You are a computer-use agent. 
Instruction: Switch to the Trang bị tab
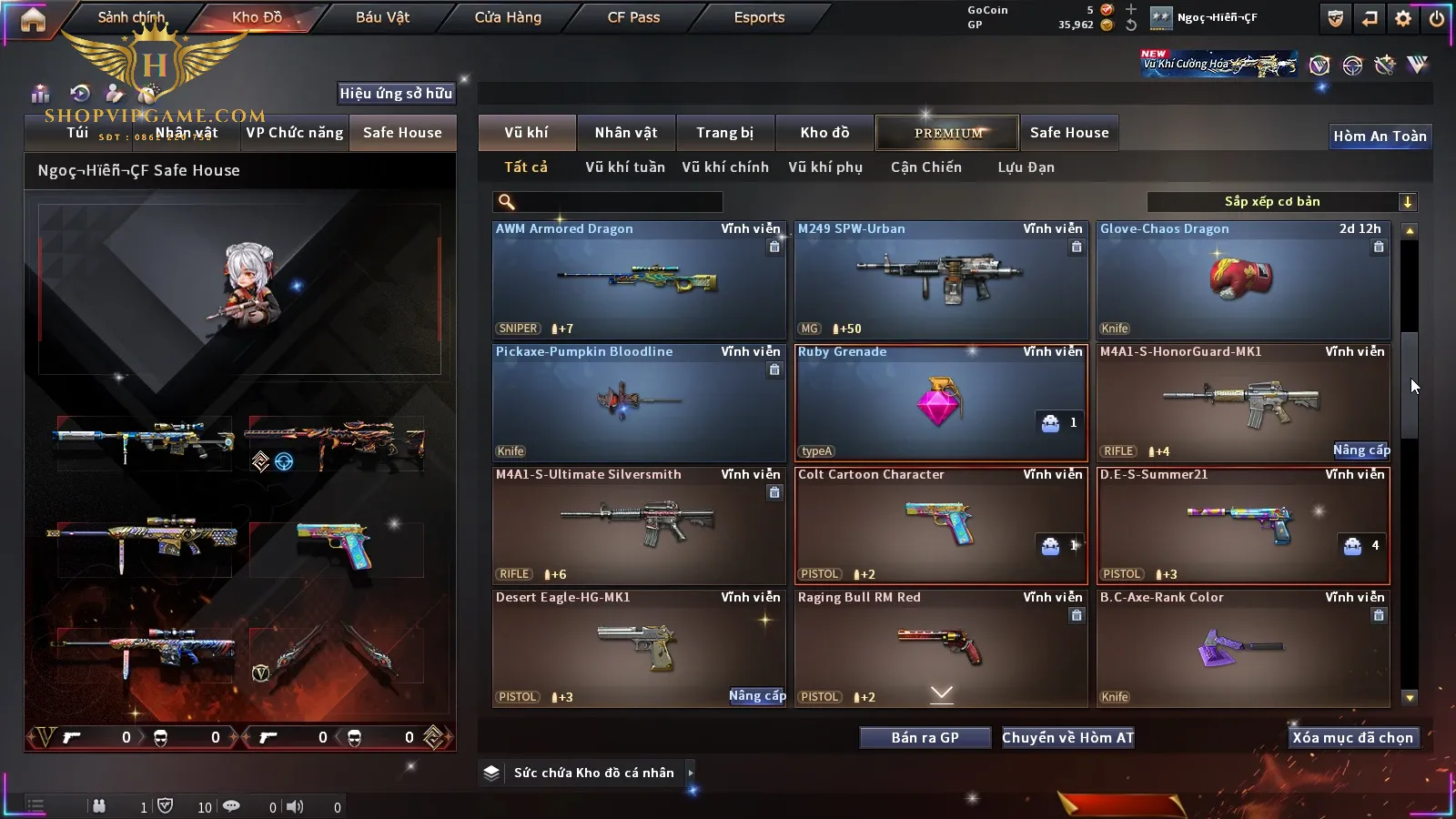click(725, 133)
